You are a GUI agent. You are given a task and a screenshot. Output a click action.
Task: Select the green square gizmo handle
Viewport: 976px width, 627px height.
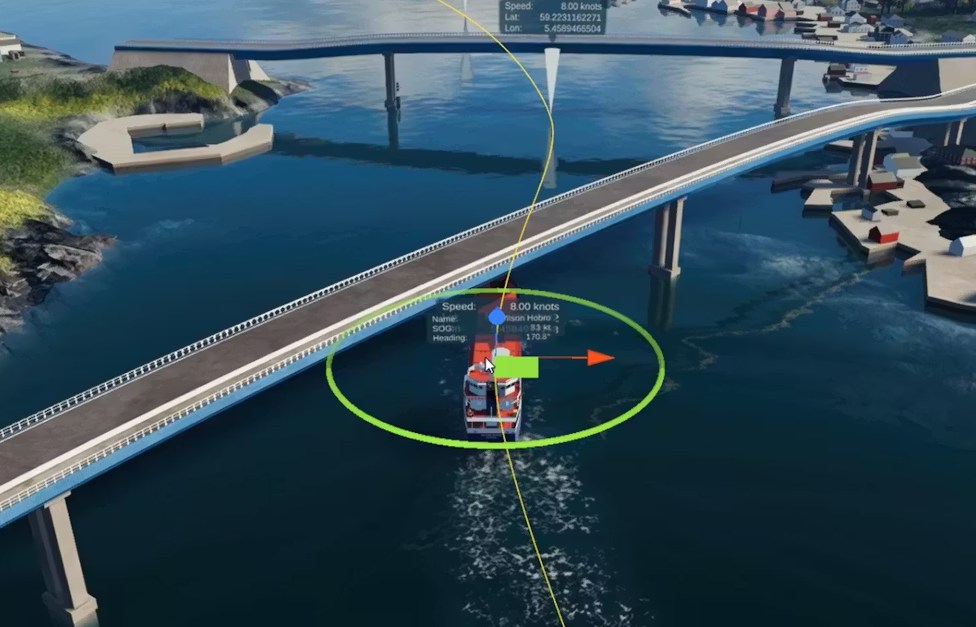click(x=517, y=367)
